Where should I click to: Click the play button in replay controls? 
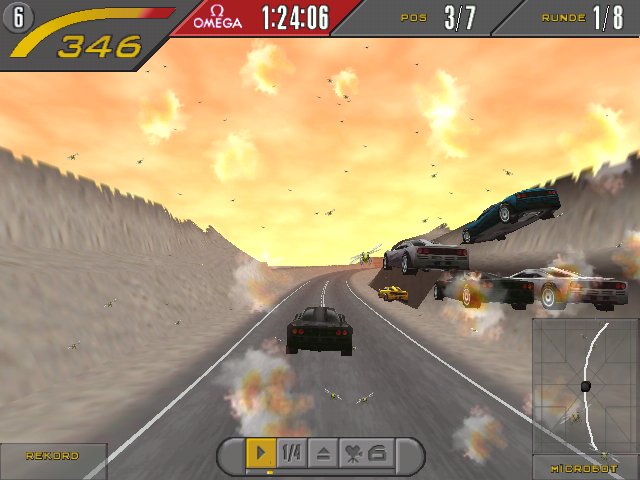click(x=260, y=453)
